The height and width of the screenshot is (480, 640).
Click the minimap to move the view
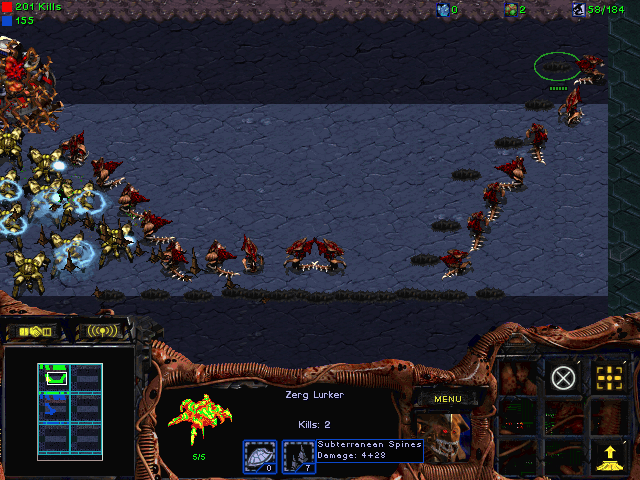coord(70,408)
